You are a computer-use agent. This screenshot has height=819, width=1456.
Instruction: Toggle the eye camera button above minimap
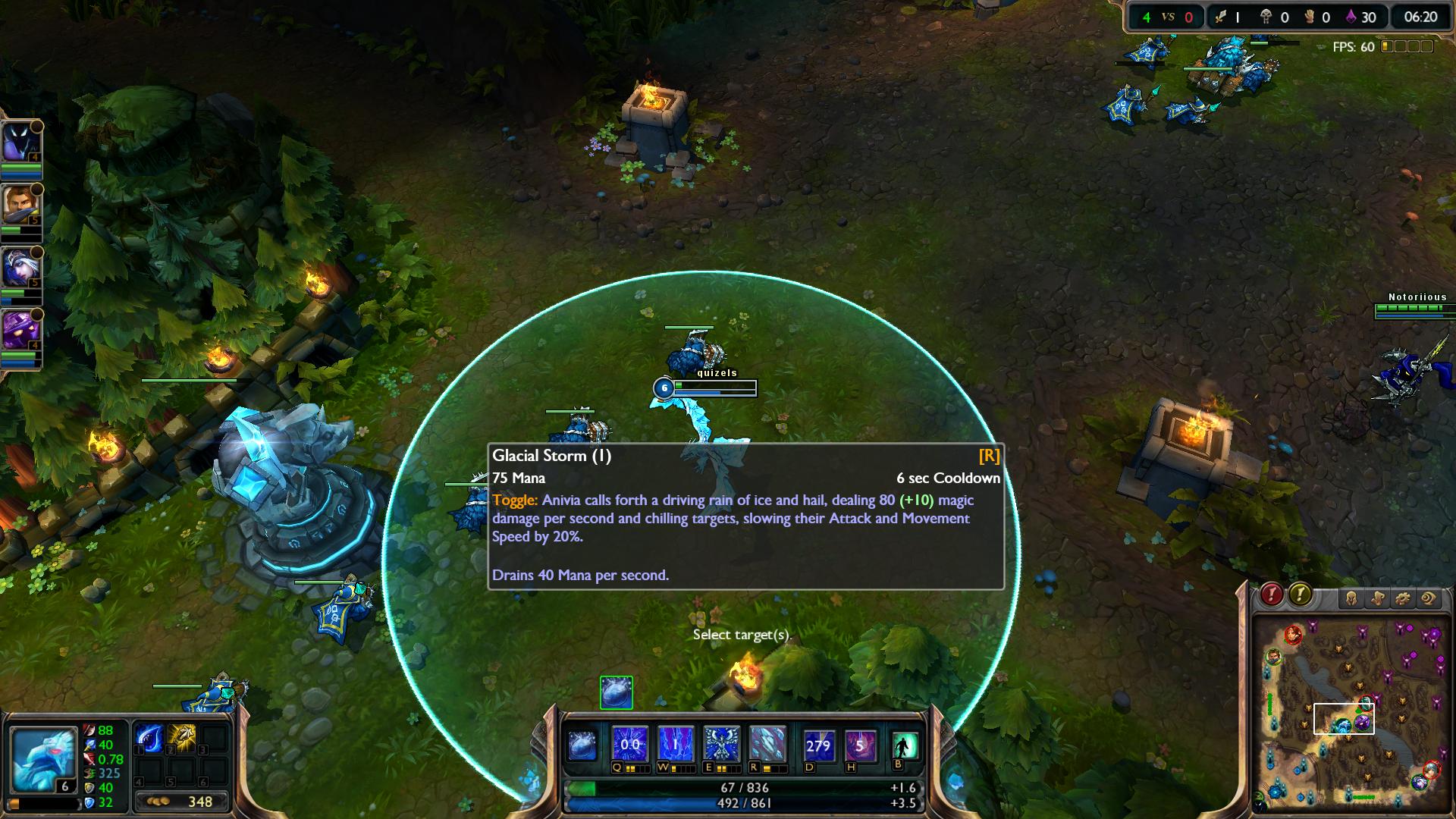[x=1429, y=598]
